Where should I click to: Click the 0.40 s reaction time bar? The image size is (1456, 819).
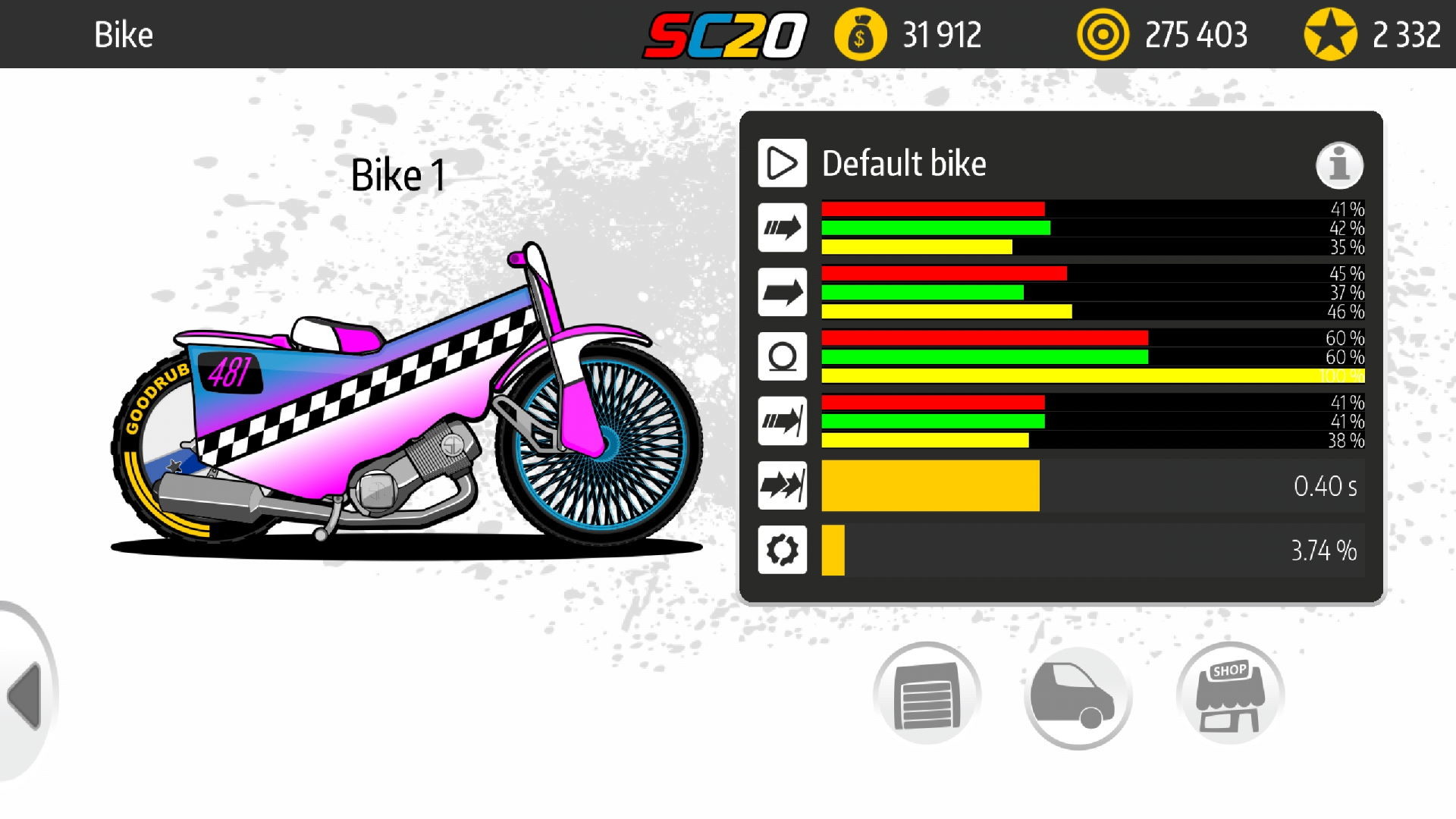929,486
